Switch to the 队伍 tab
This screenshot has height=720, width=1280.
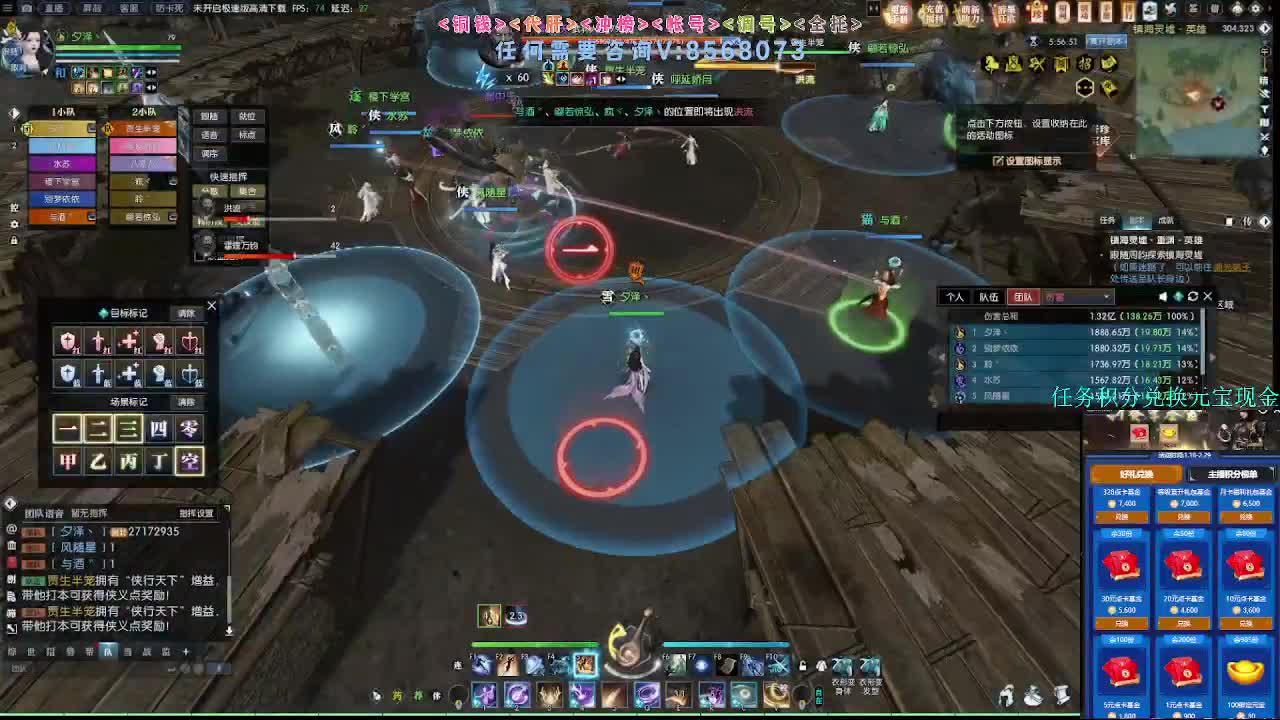tap(988, 296)
